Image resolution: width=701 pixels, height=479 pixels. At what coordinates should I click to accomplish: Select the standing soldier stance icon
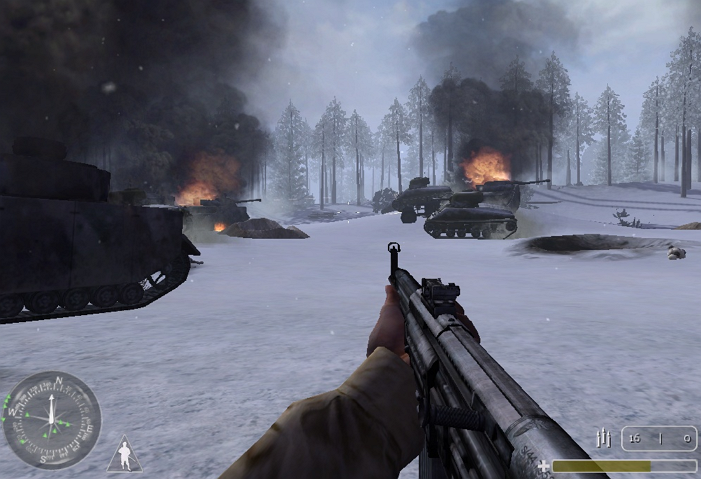point(124,455)
